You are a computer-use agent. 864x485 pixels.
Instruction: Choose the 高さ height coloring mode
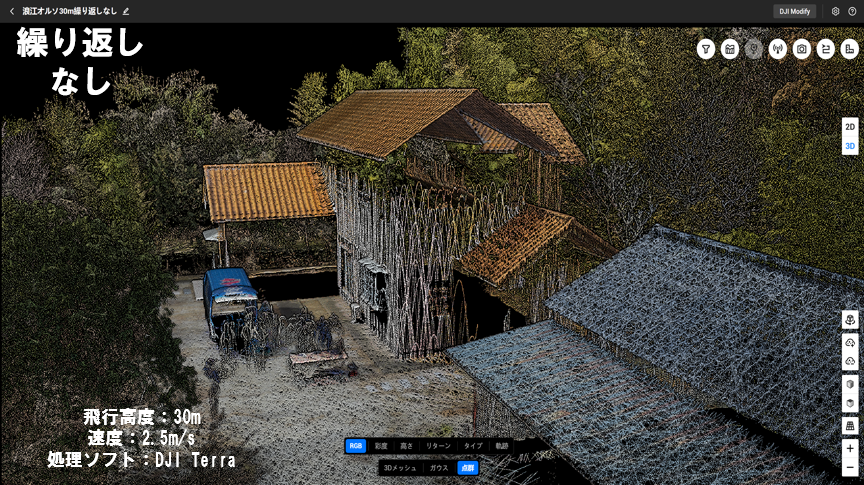[x=406, y=446]
